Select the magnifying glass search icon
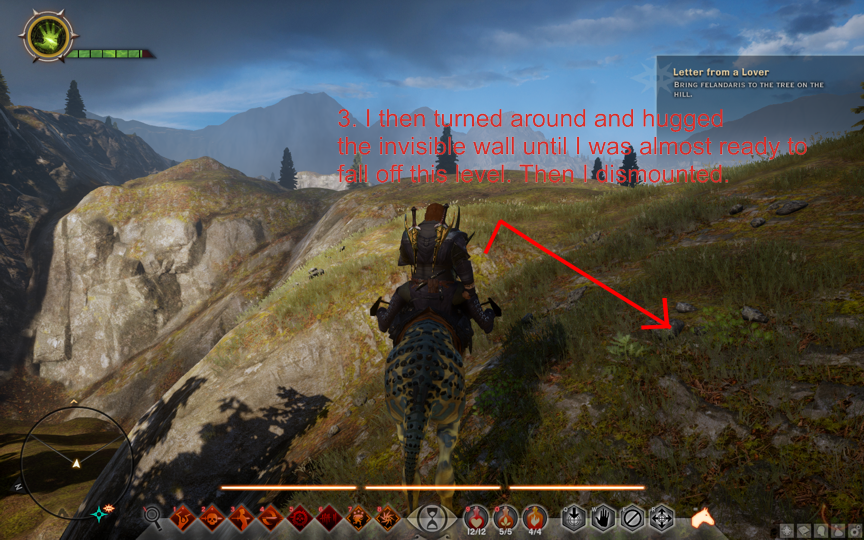 [x=153, y=517]
